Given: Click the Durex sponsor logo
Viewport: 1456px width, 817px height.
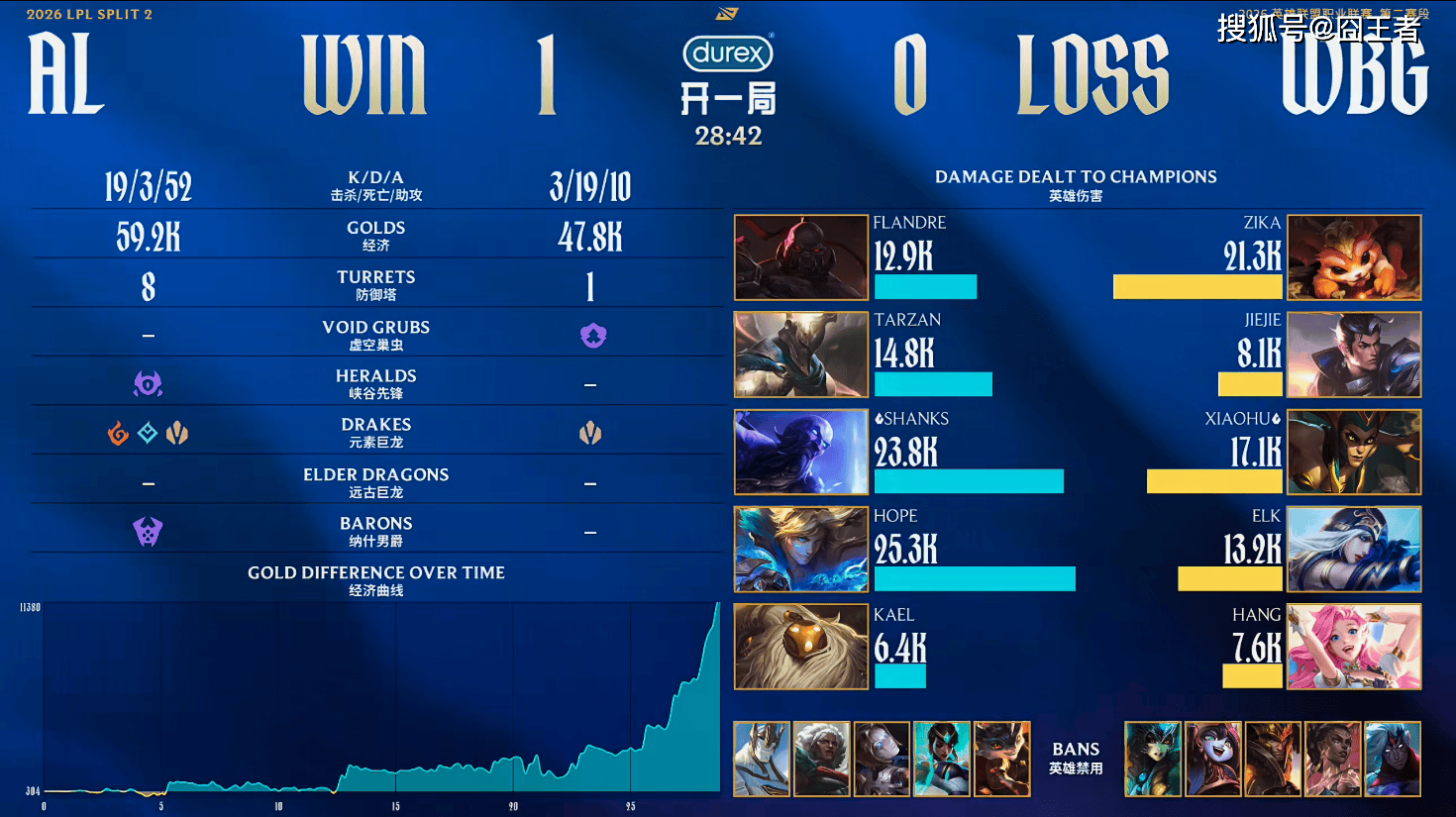Looking at the screenshot, I should coord(728,53).
